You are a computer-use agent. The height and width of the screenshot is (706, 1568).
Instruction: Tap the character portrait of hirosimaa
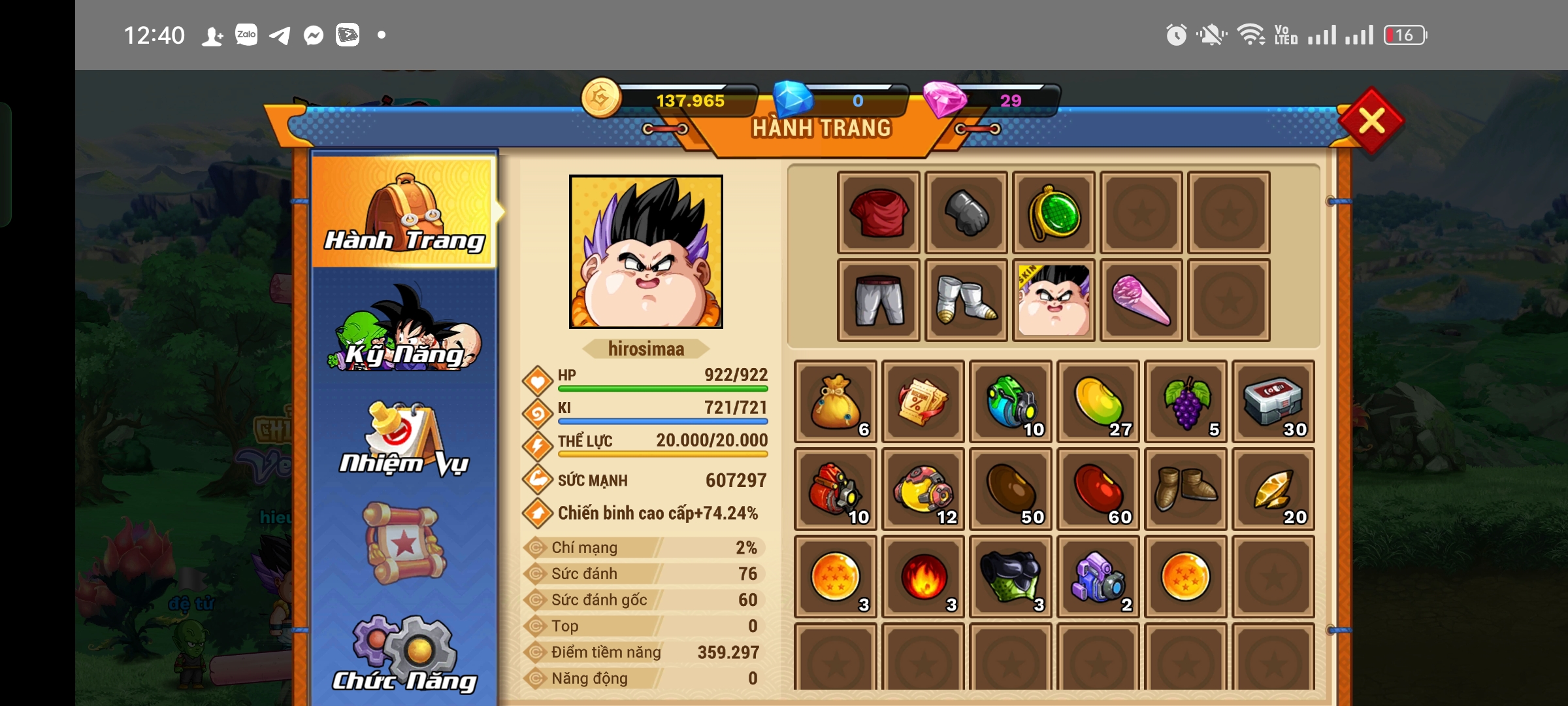click(x=645, y=252)
